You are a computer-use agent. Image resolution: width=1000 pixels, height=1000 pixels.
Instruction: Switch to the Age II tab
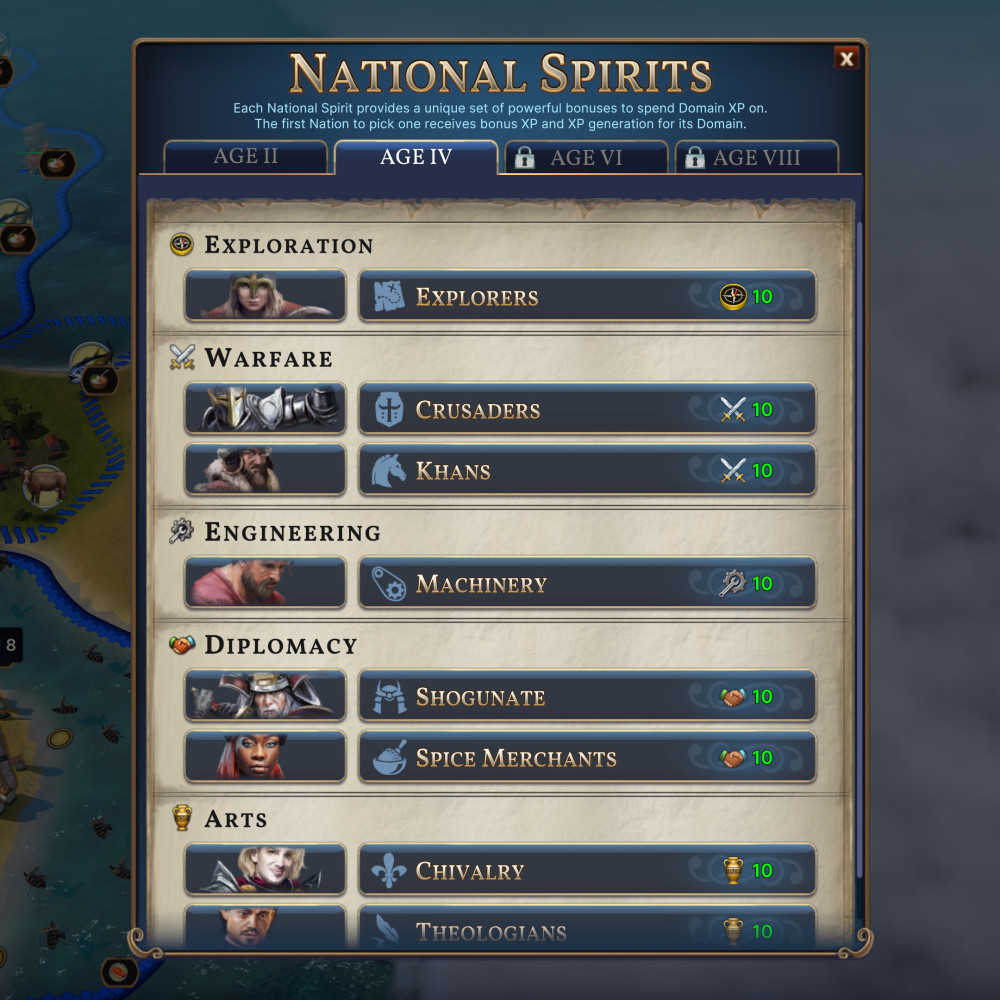point(246,158)
